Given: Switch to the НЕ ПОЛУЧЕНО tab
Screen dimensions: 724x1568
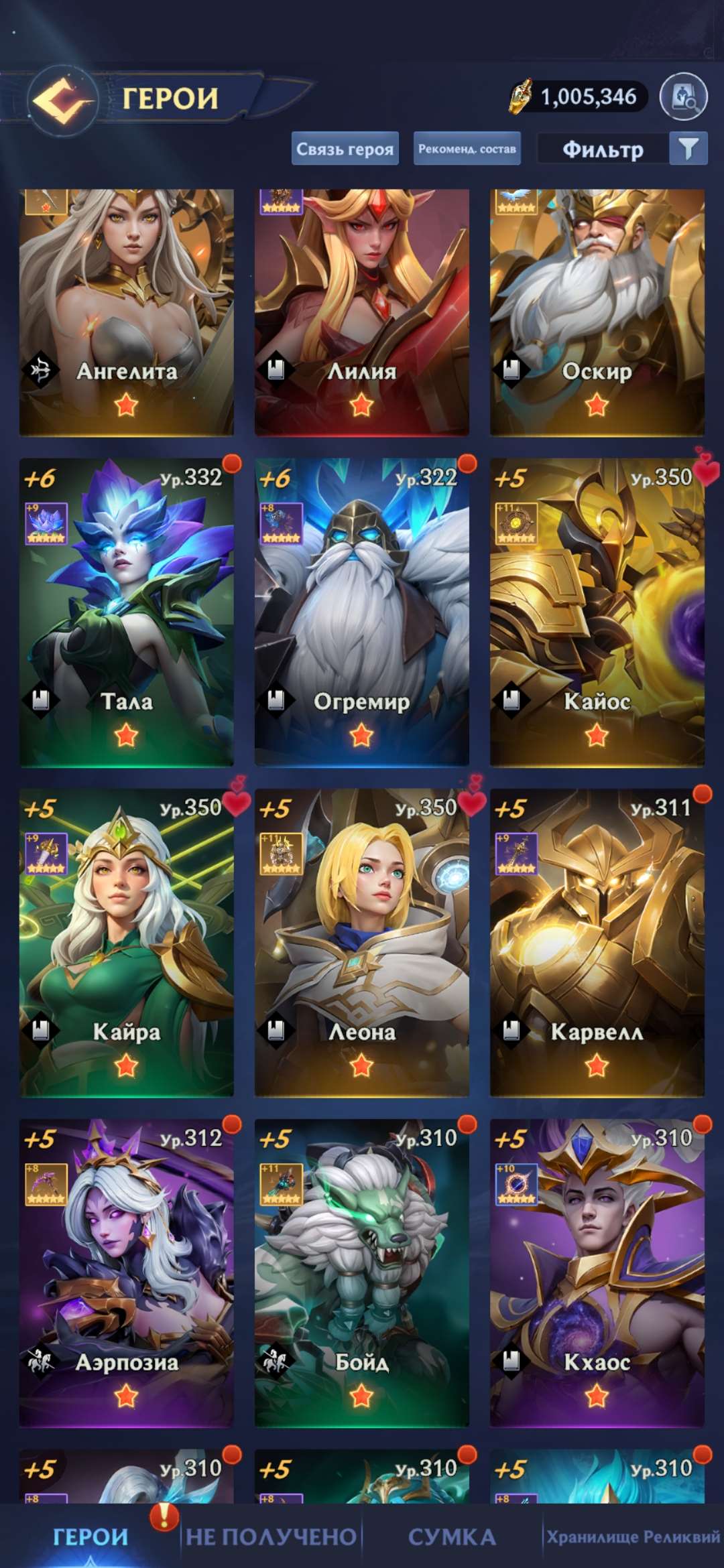Looking at the screenshot, I should (271, 1537).
